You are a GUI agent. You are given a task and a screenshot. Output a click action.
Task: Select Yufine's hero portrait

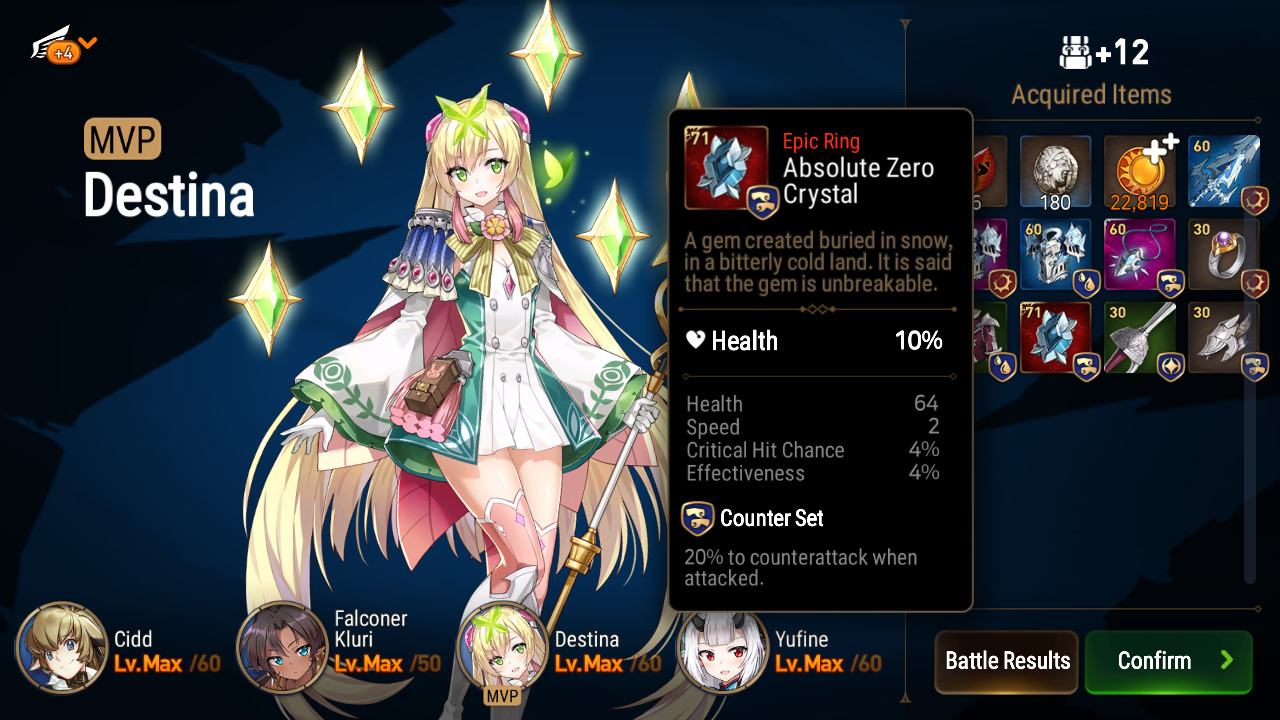[723, 648]
